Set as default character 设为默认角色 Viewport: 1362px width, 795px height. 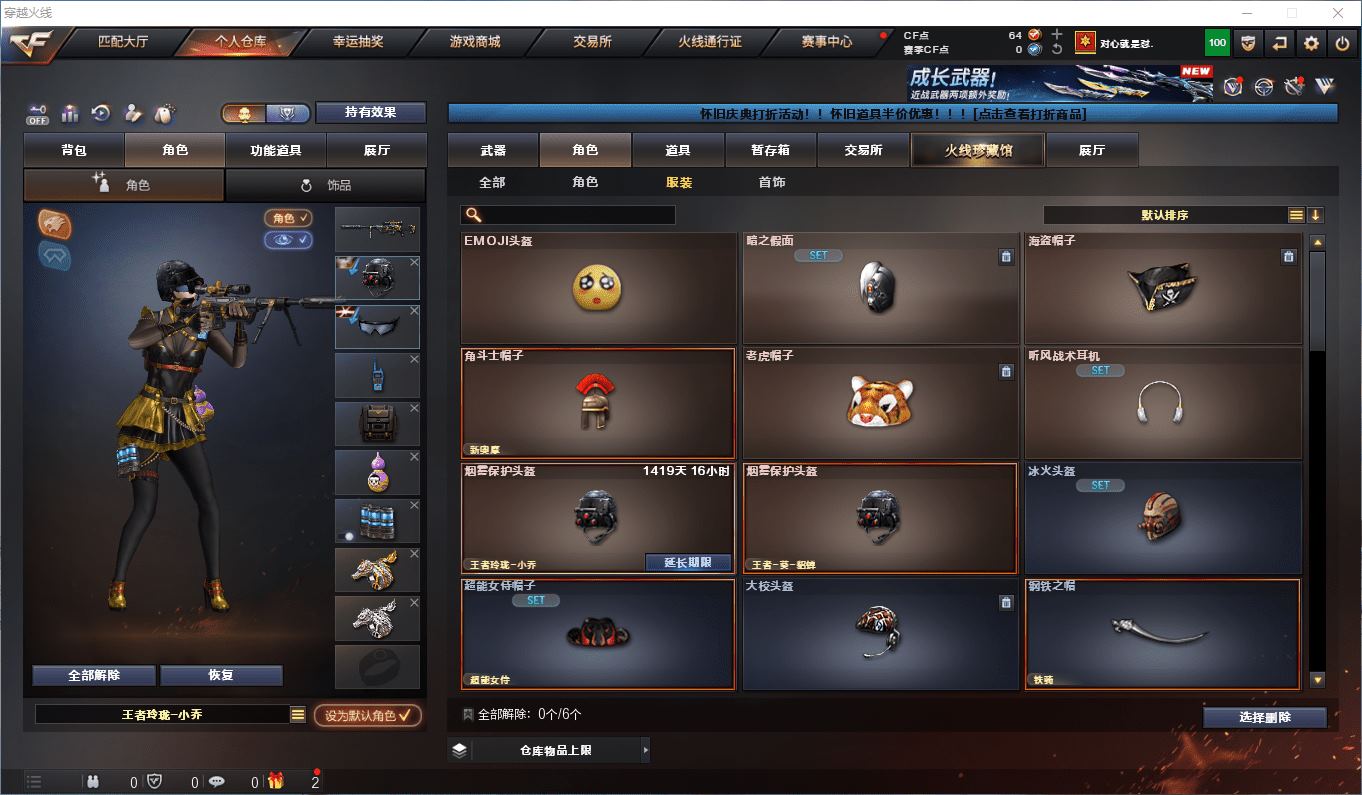point(367,715)
